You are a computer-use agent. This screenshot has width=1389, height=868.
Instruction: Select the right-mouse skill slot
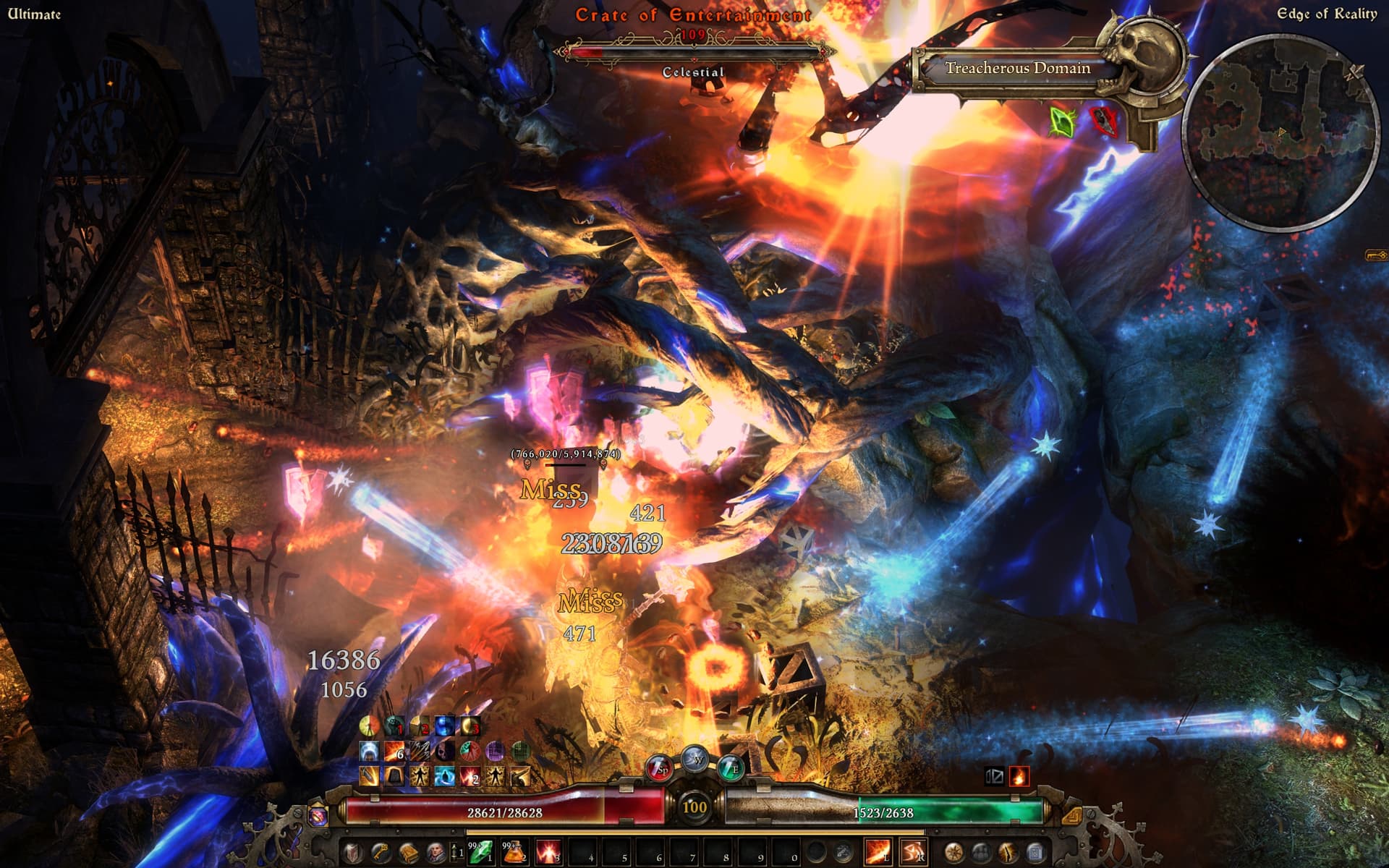[x=912, y=854]
